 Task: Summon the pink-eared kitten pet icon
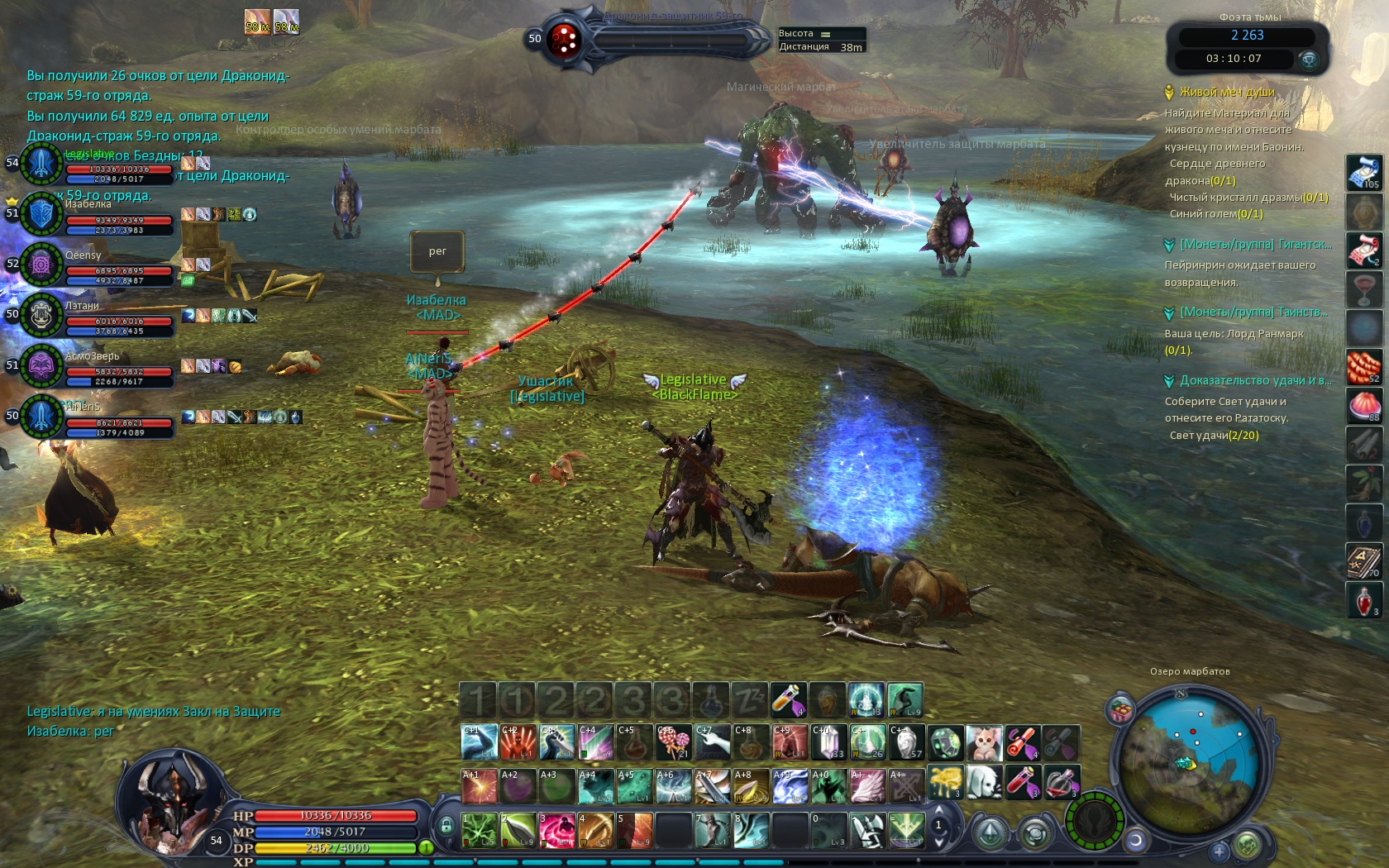984,742
